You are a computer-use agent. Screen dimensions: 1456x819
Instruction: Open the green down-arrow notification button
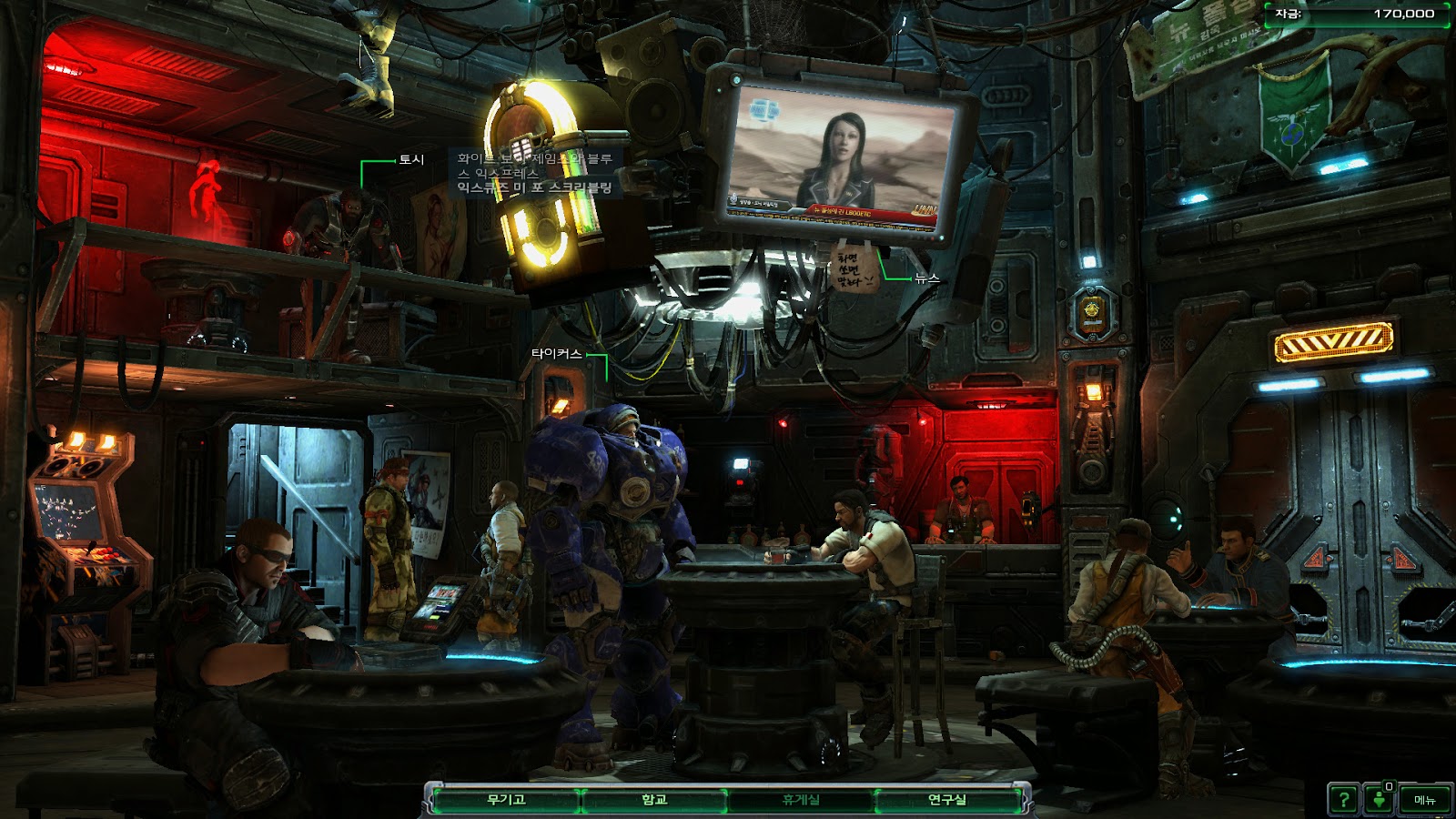pos(1380,800)
